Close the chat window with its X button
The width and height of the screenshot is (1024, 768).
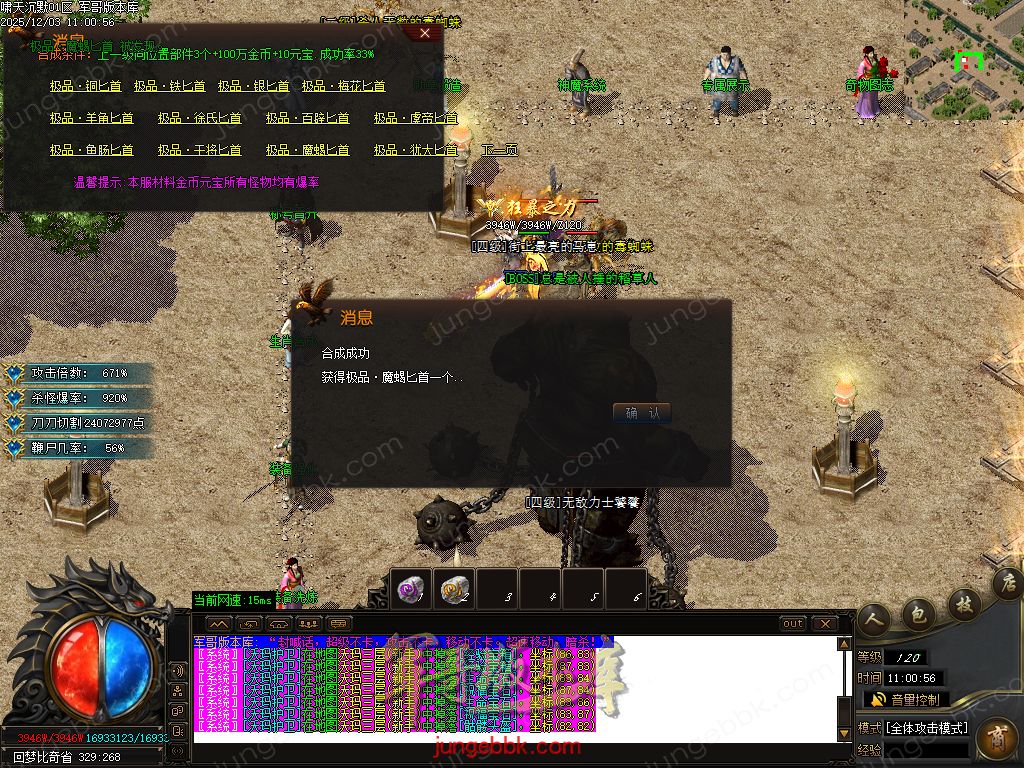(824, 624)
